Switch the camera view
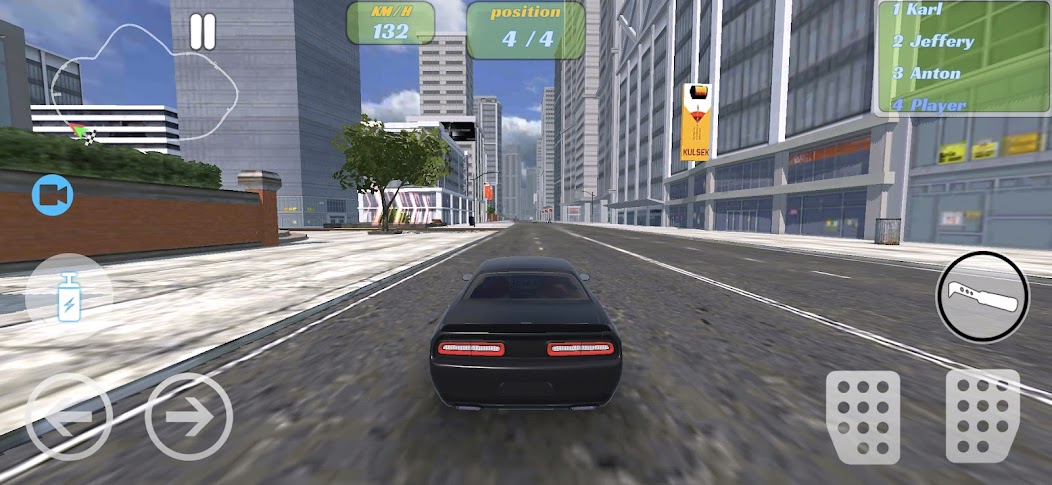 pos(52,195)
